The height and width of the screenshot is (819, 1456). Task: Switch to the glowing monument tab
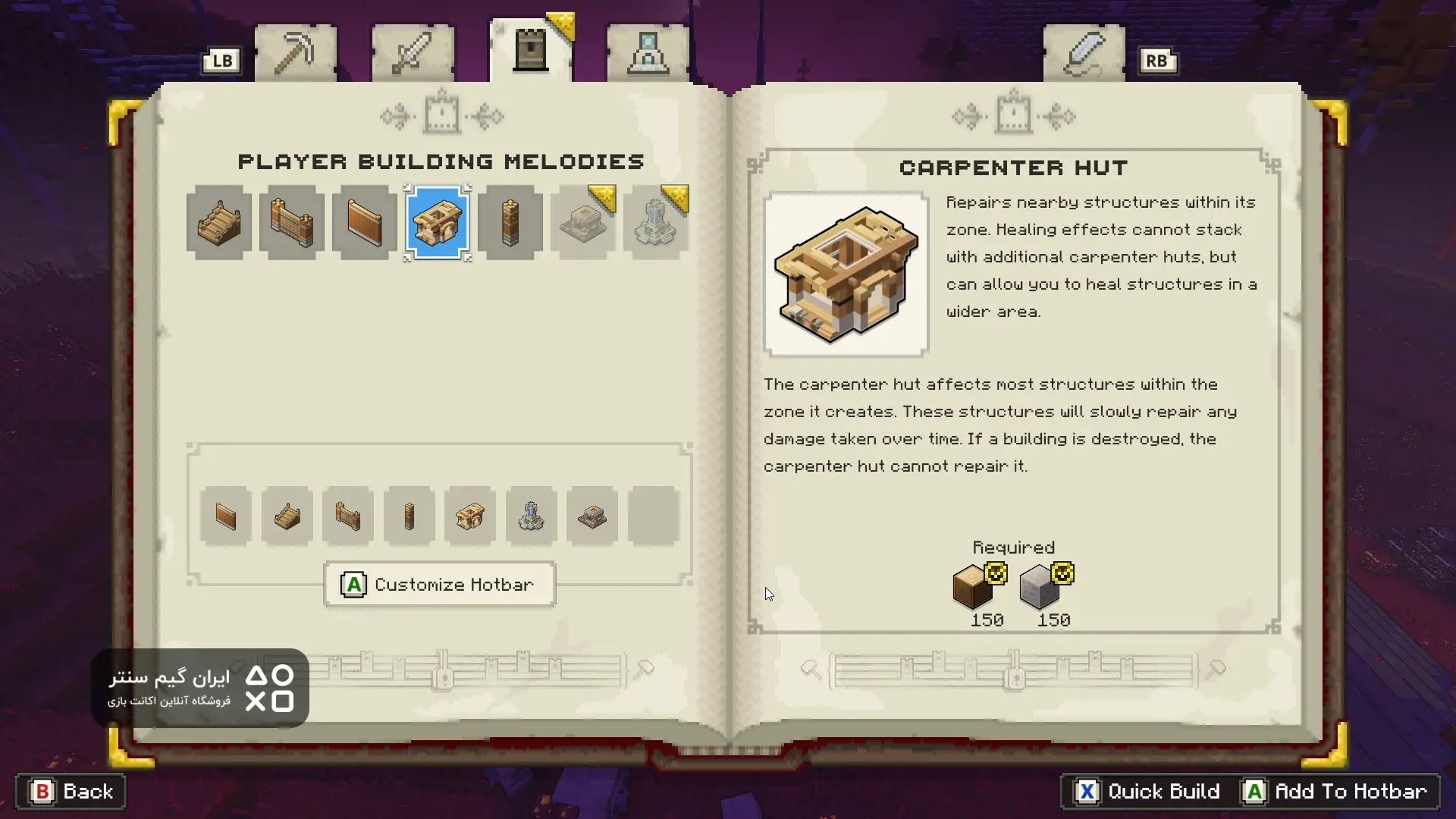(x=648, y=53)
